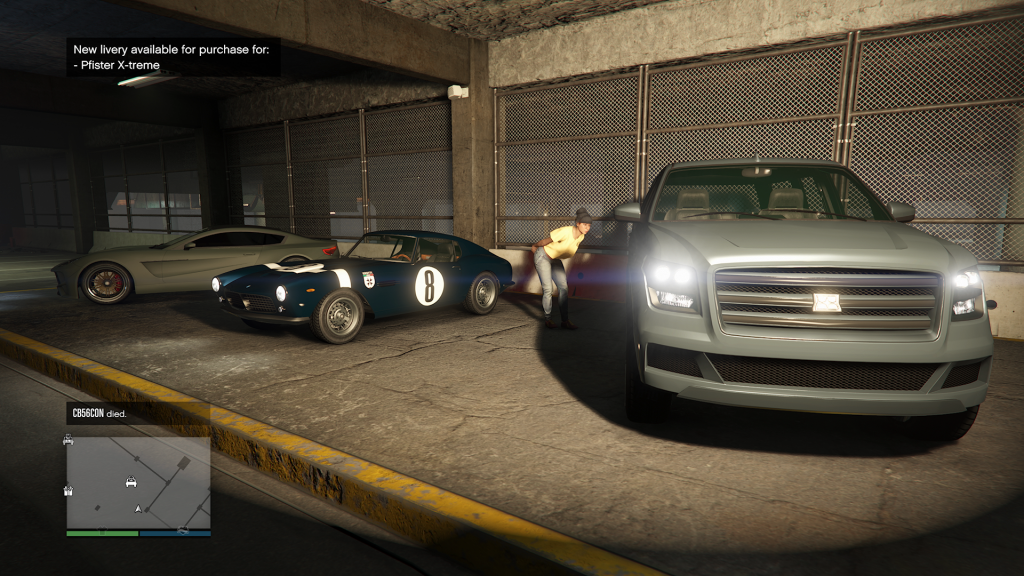Select the CB56CON died feed message

point(99,412)
